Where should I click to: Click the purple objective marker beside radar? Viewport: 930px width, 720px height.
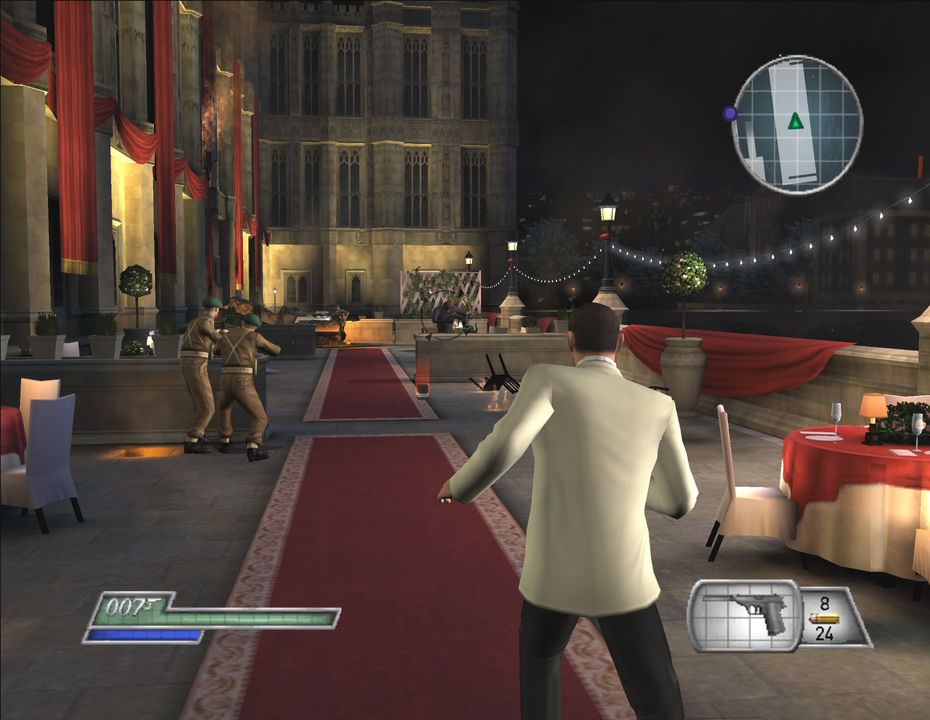(730, 114)
